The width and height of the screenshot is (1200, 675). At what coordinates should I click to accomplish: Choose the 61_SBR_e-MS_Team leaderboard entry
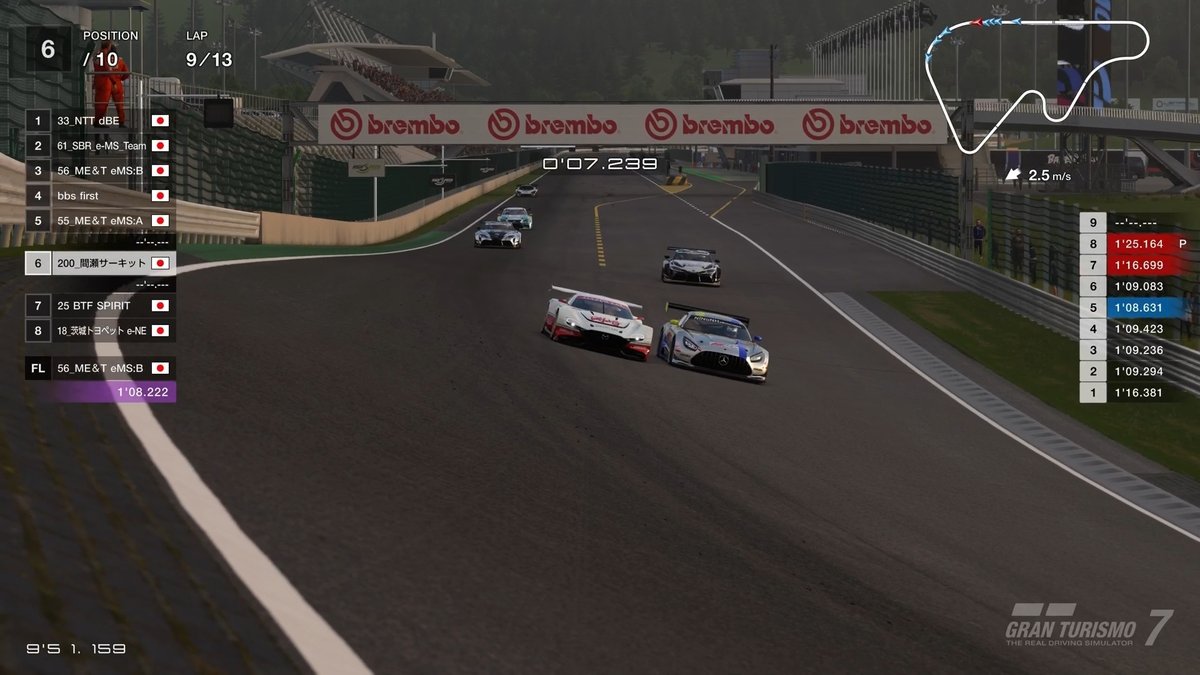100,146
